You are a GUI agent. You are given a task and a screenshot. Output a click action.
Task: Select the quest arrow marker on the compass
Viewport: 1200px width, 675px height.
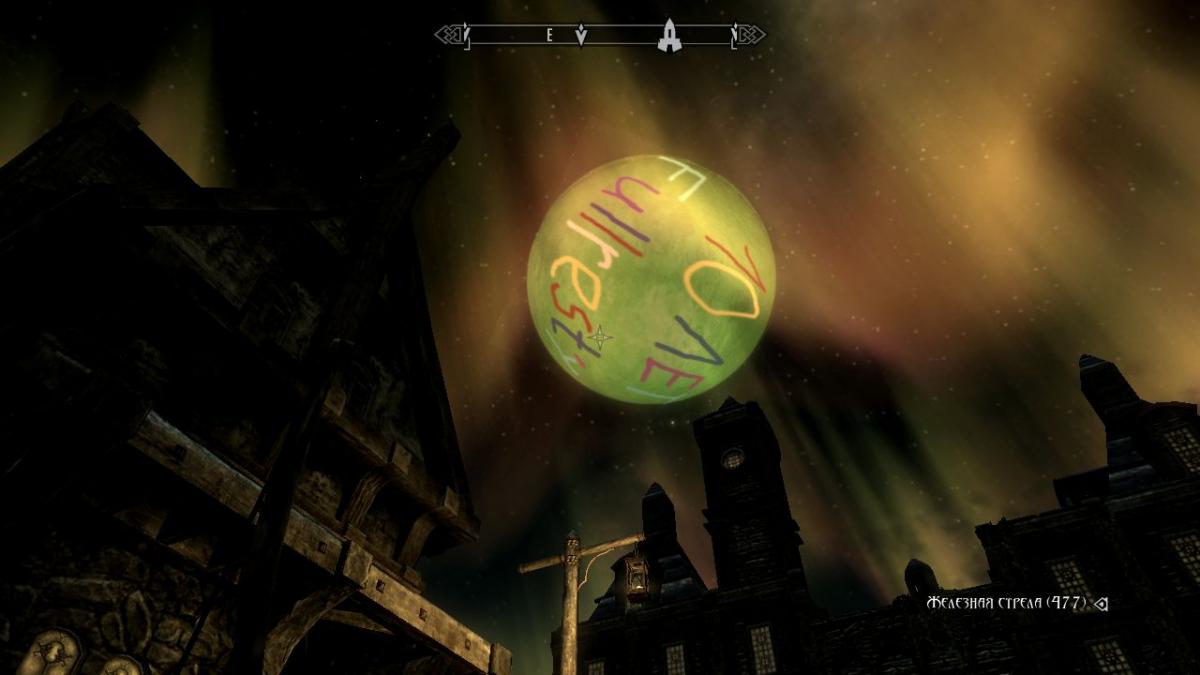point(582,36)
